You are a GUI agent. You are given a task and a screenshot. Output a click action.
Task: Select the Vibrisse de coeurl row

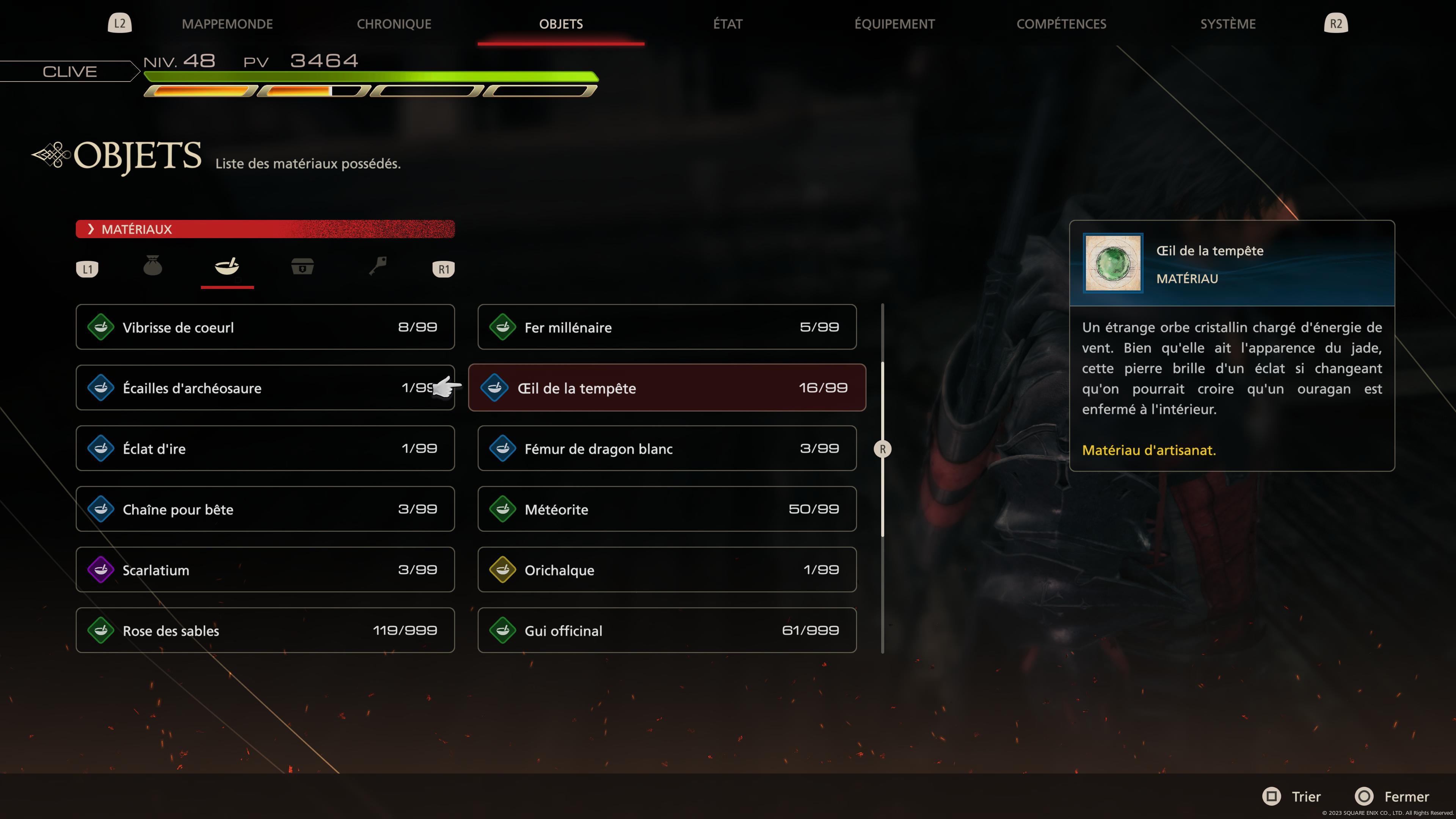tap(265, 327)
